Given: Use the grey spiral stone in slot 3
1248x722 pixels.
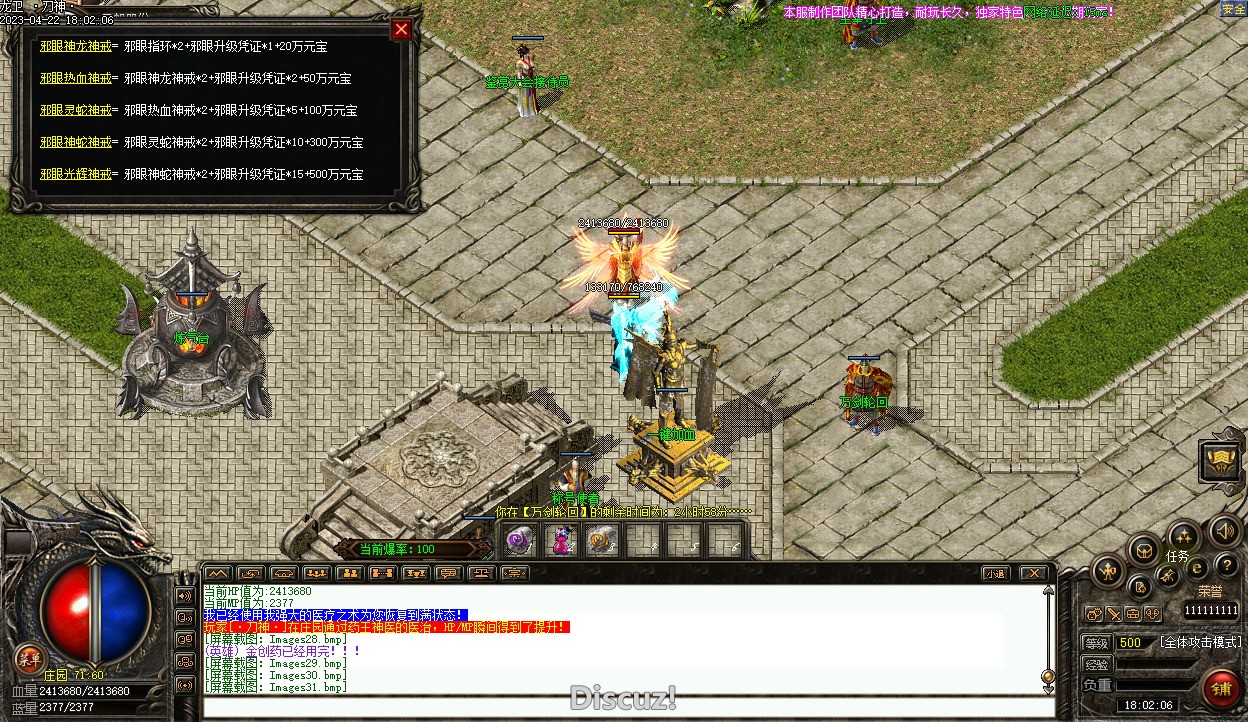Looking at the screenshot, I should [602, 541].
